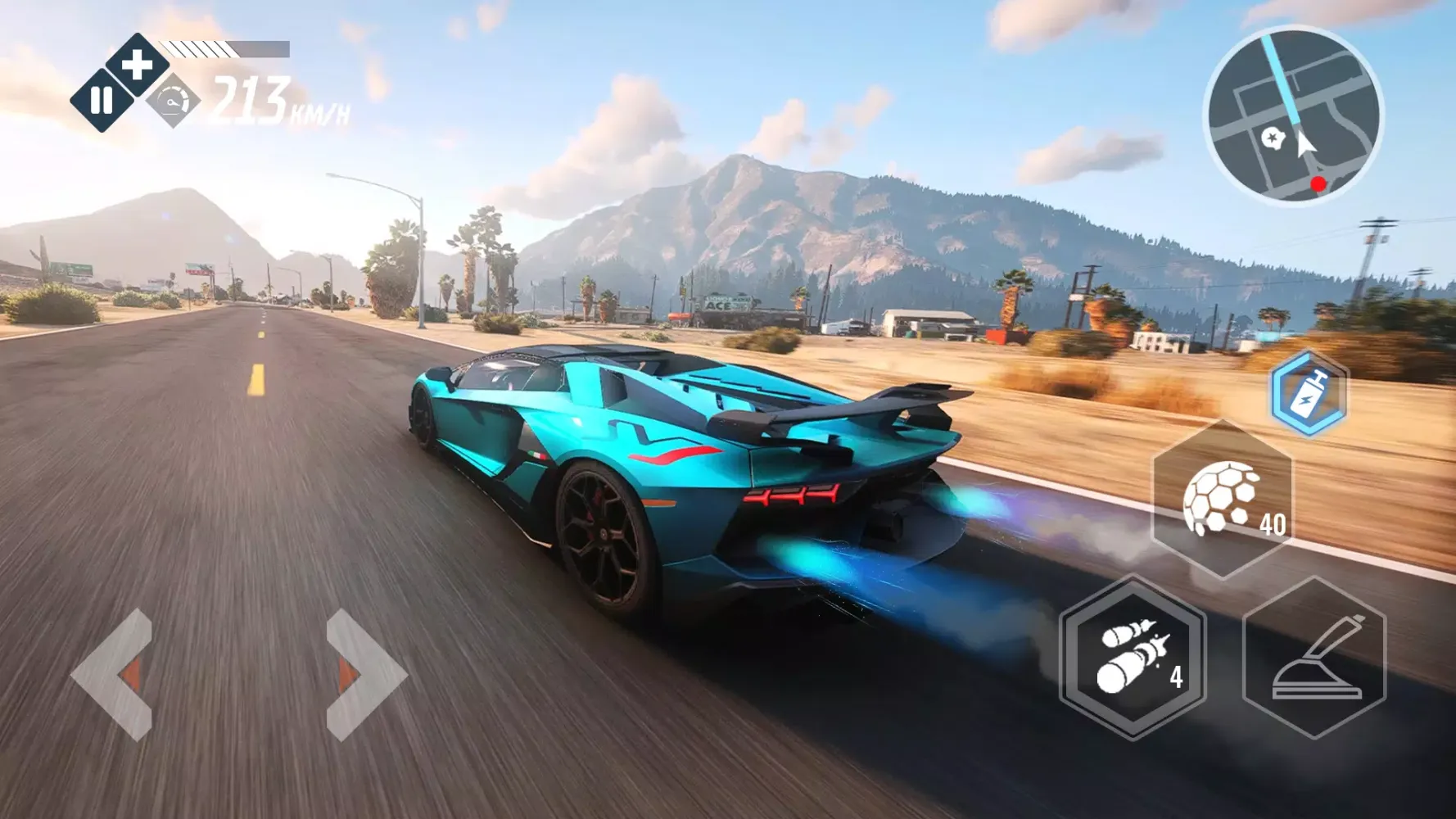
Task: Fire the rockets ability with 4 left
Action: tap(1133, 657)
